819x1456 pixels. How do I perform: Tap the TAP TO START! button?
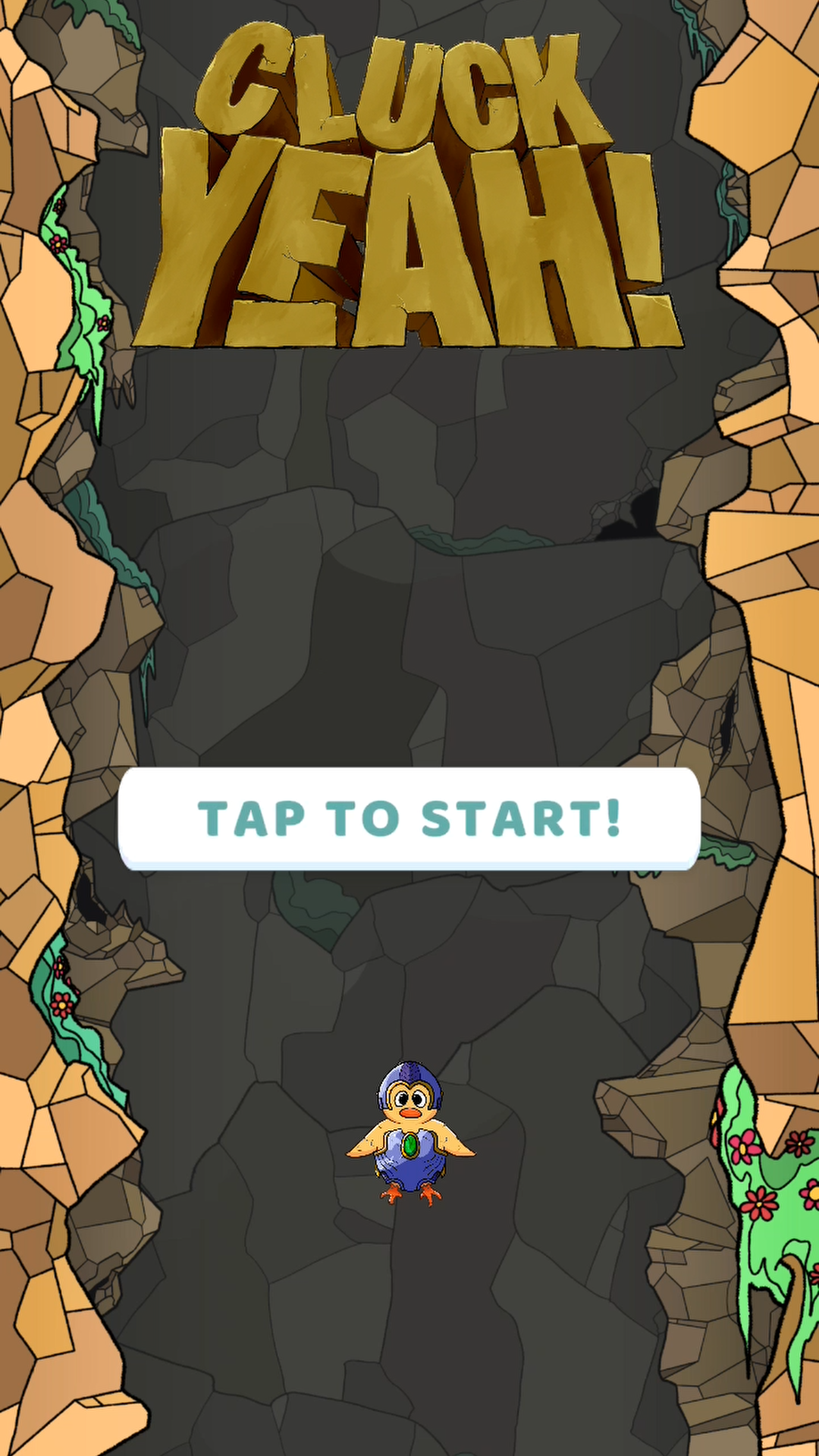(x=409, y=818)
